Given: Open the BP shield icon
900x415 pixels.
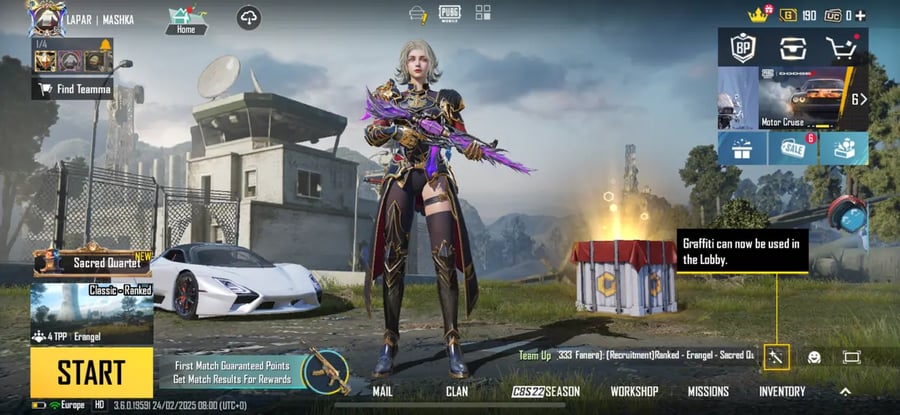Looking at the screenshot, I should (742, 48).
